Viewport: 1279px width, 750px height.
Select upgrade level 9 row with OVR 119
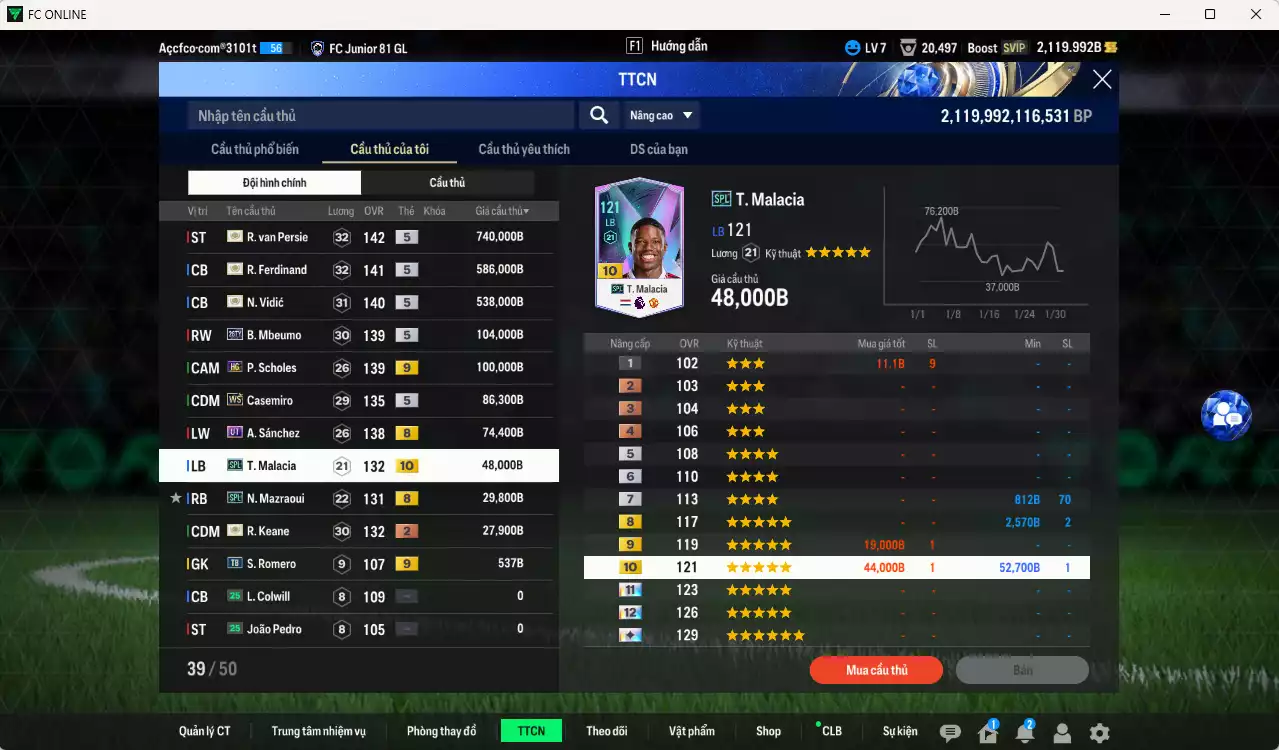coord(836,545)
